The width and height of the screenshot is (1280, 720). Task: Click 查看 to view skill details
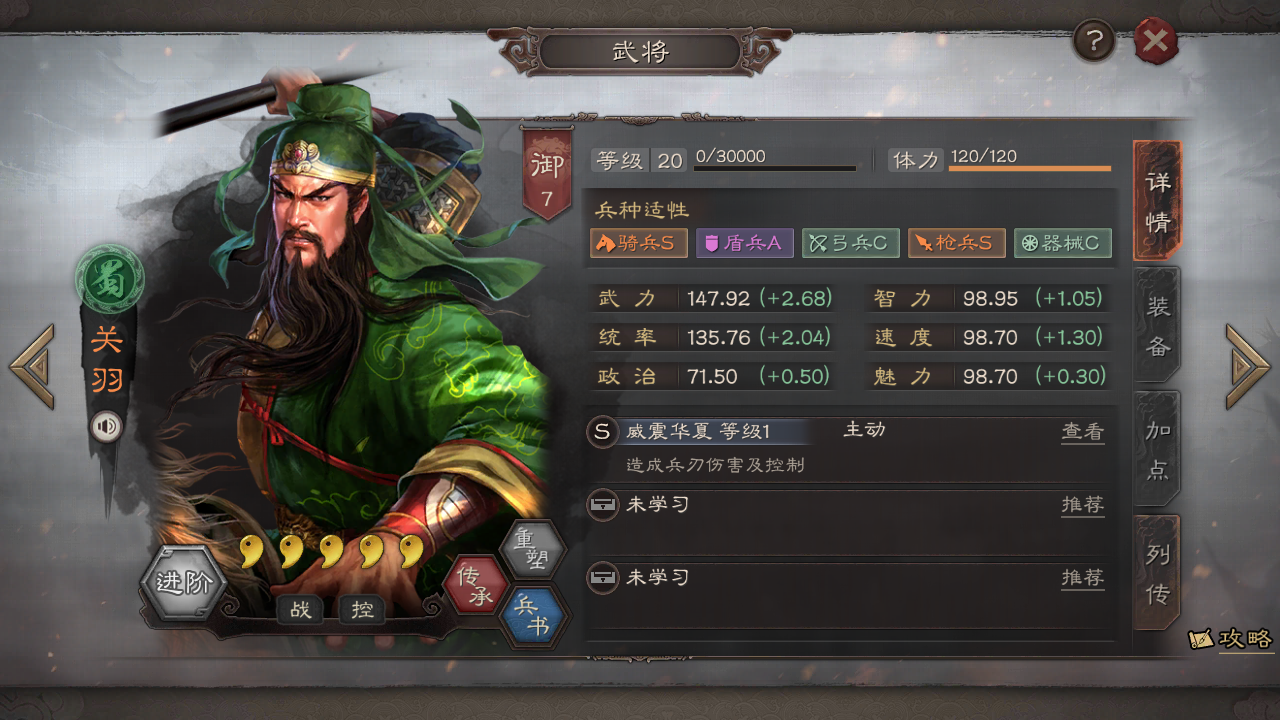point(1083,431)
